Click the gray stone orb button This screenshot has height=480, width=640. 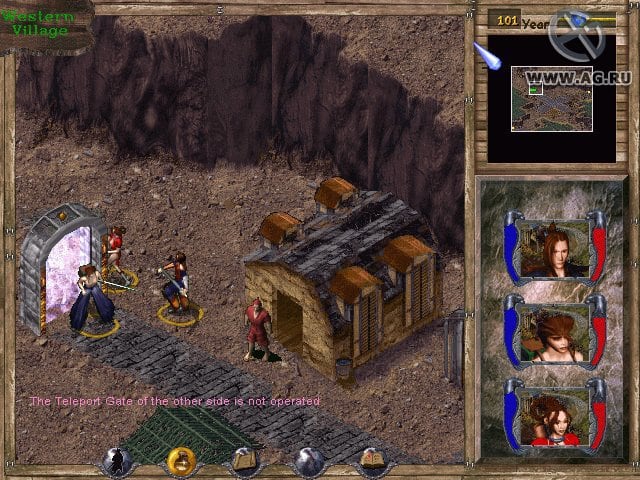click(x=308, y=462)
